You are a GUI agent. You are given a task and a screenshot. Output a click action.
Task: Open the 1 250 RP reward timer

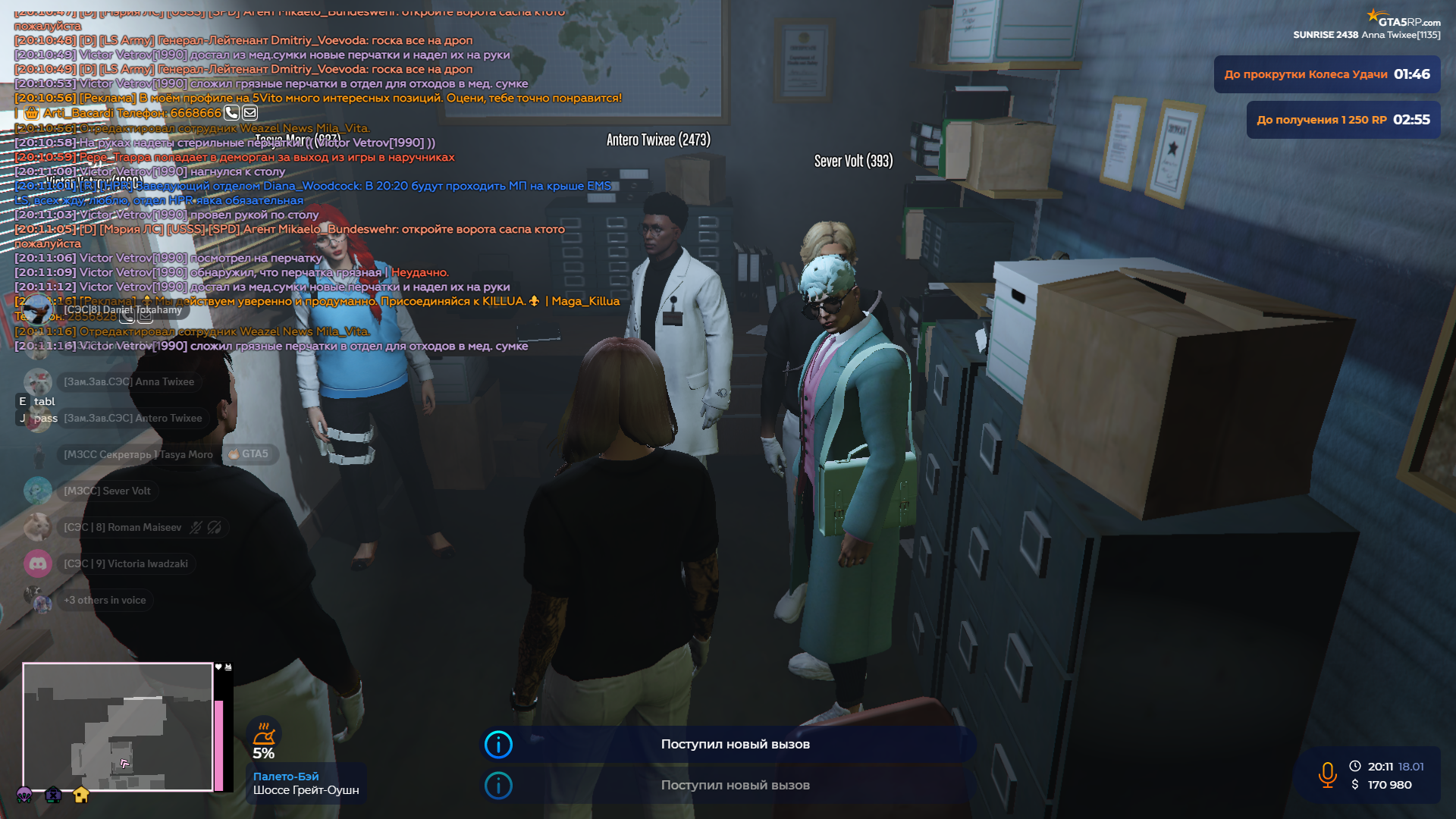[1343, 120]
